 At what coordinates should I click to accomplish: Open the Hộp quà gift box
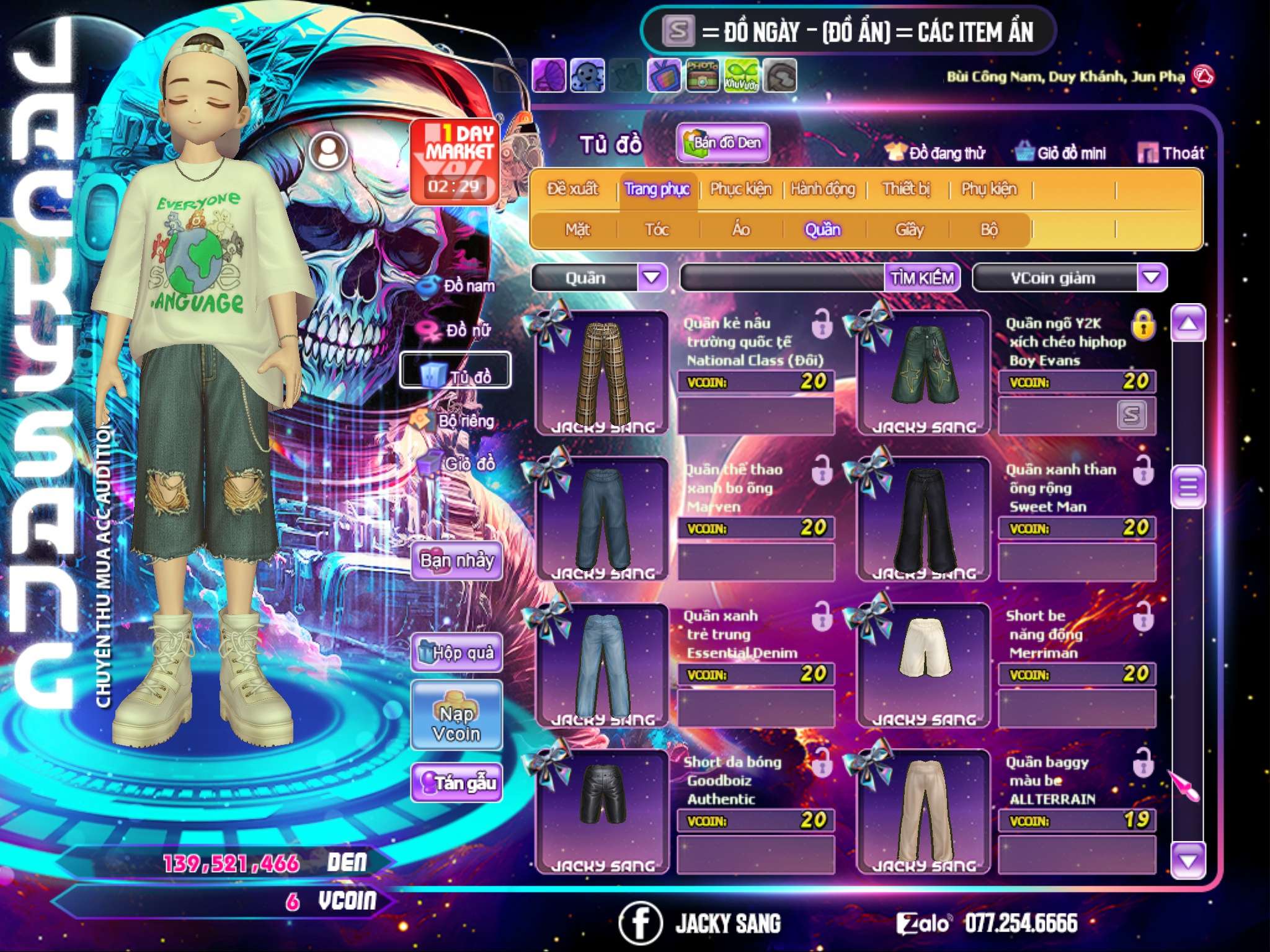456,653
